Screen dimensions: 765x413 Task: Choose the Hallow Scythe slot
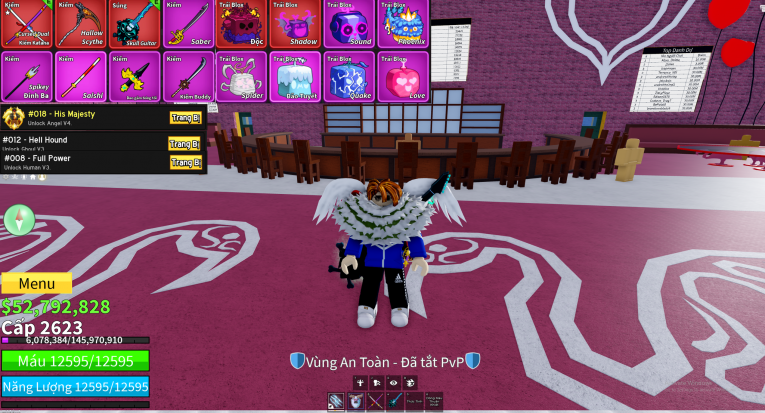tap(78, 24)
